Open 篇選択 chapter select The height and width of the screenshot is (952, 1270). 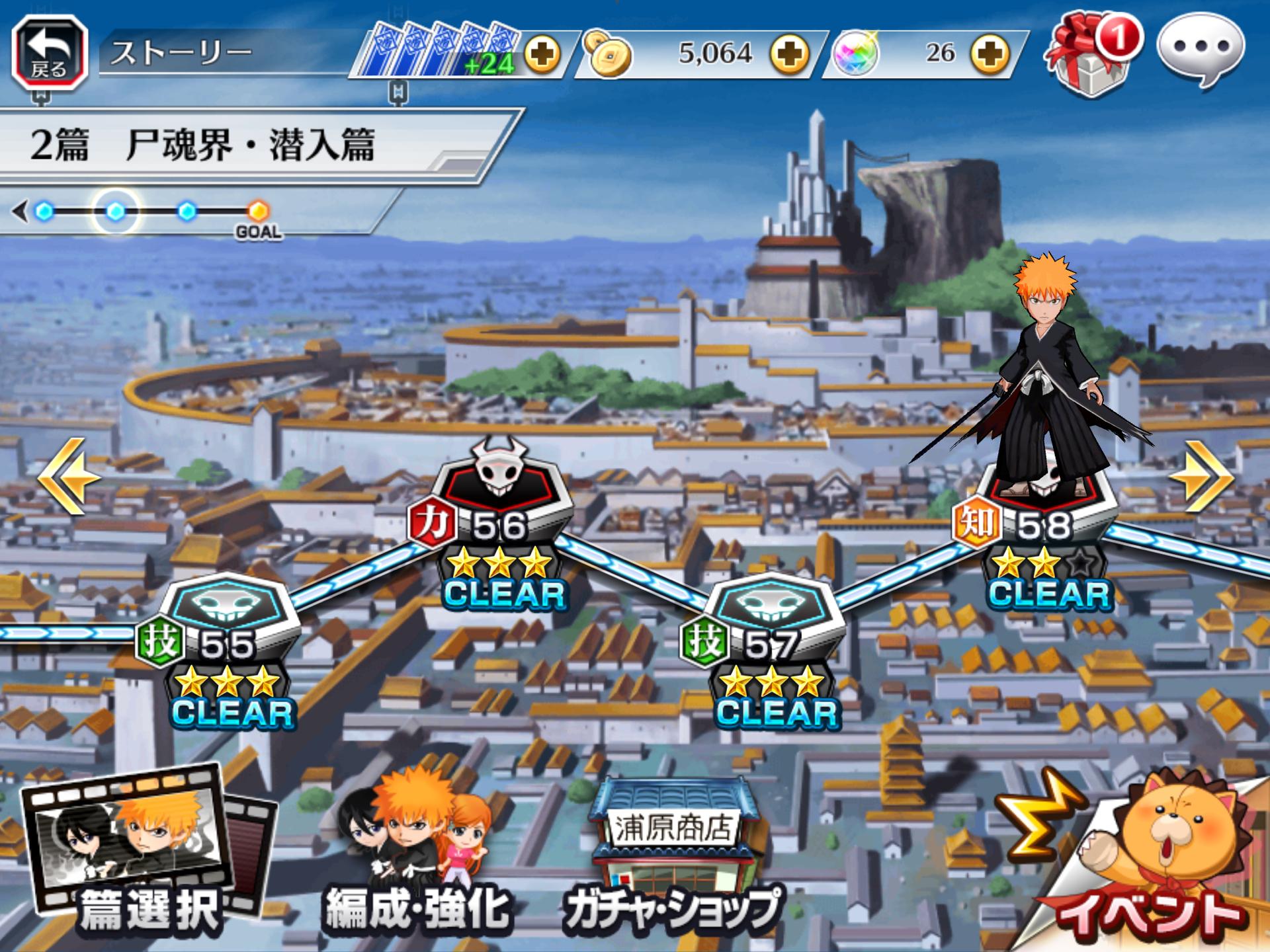(x=147, y=853)
